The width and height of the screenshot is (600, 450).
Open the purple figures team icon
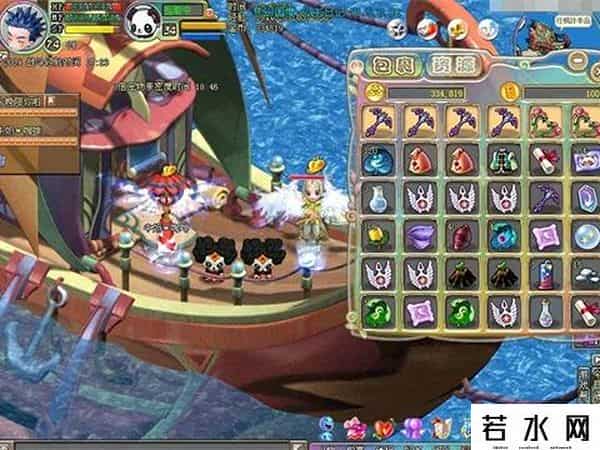pos(410,428)
